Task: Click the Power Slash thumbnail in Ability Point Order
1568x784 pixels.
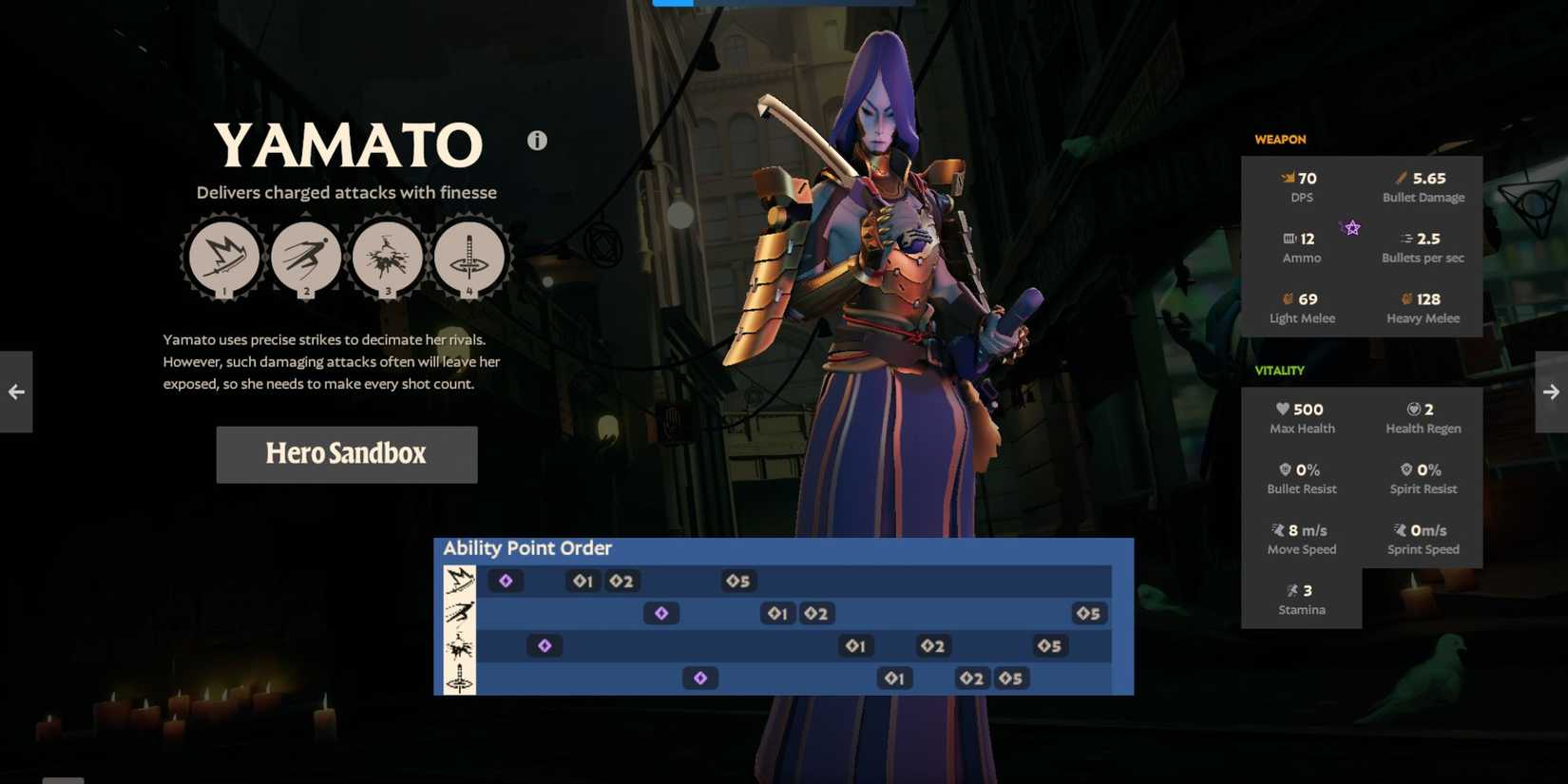Action: [x=459, y=580]
